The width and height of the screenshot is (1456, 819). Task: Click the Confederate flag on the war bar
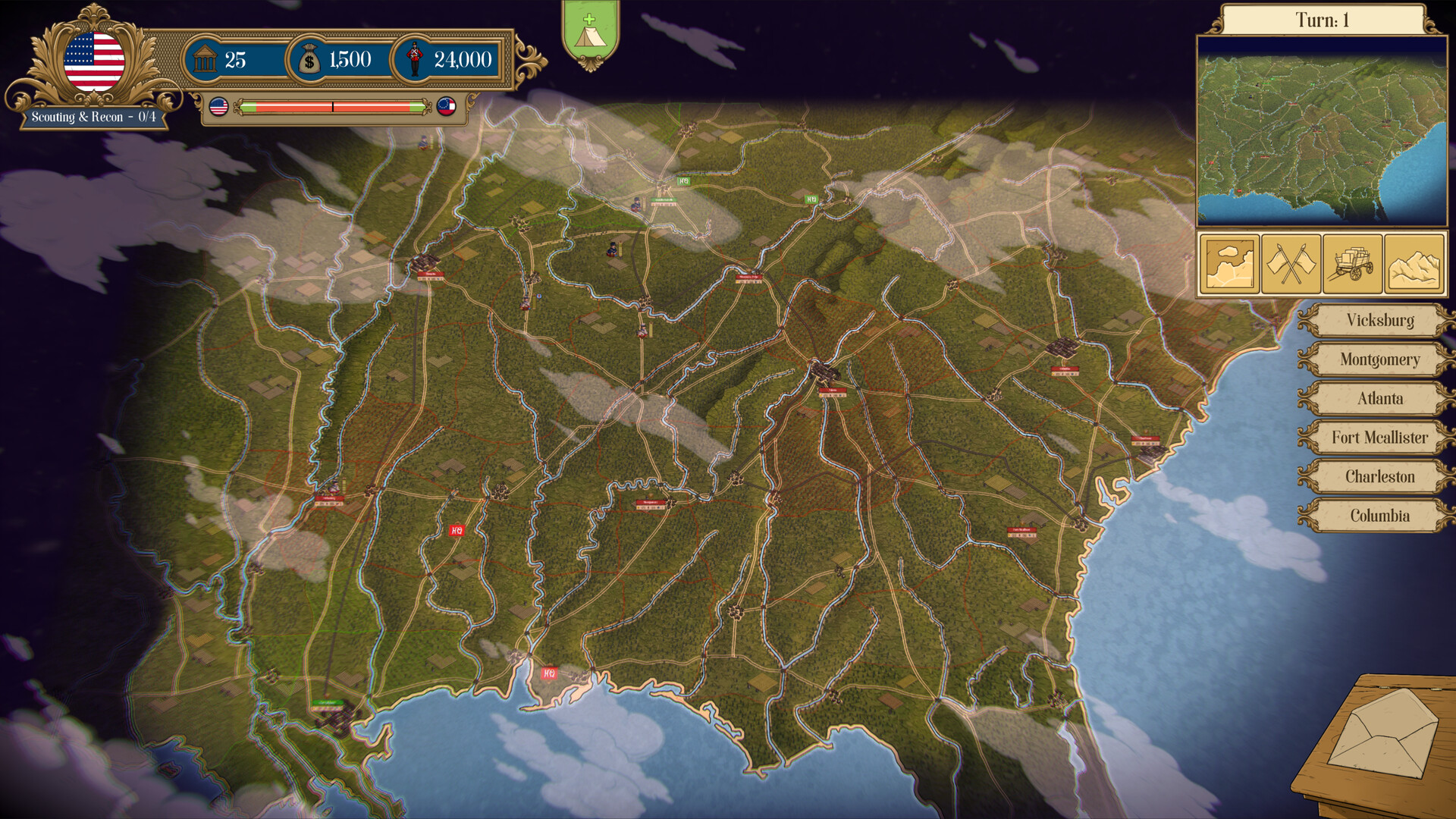point(447,108)
